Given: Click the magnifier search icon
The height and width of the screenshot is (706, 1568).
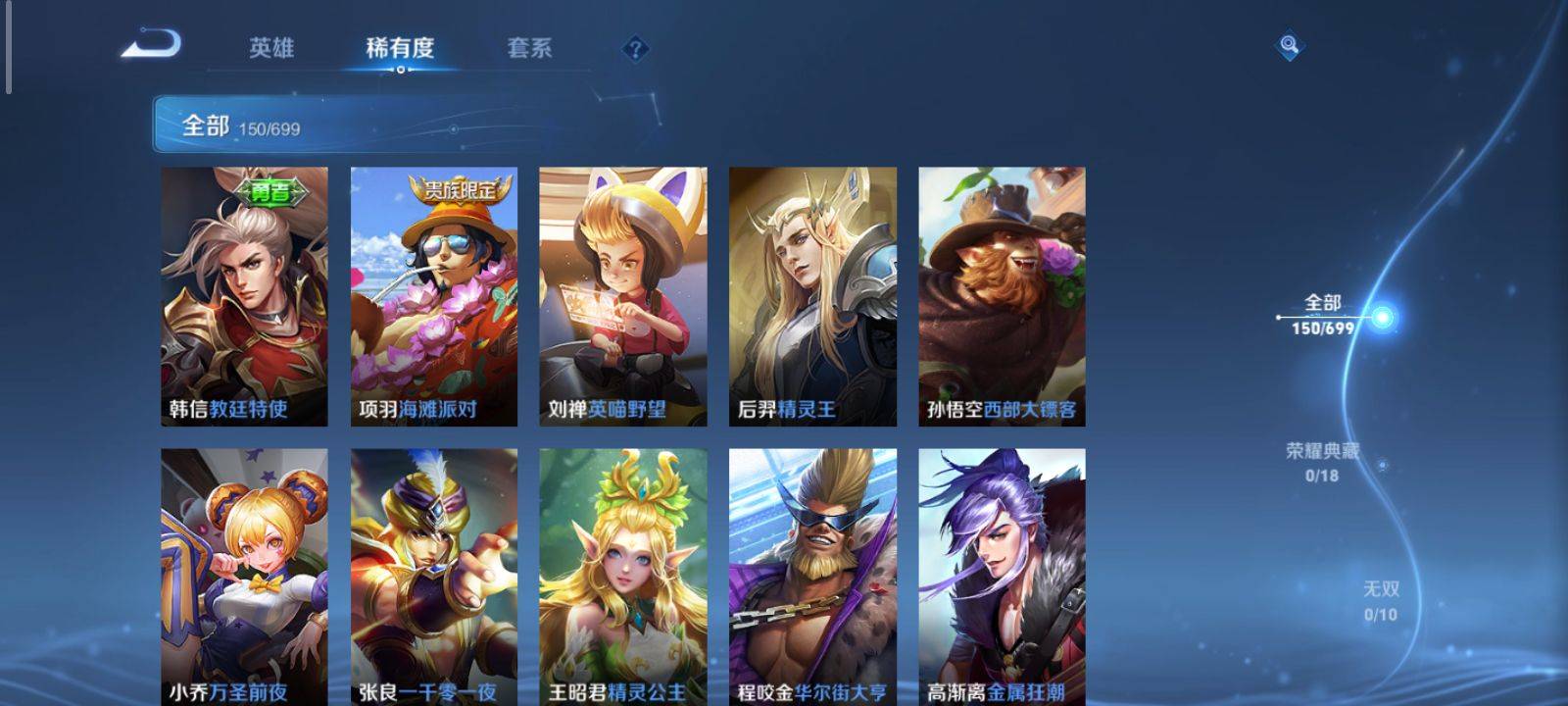Looking at the screenshot, I should coord(1289,45).
